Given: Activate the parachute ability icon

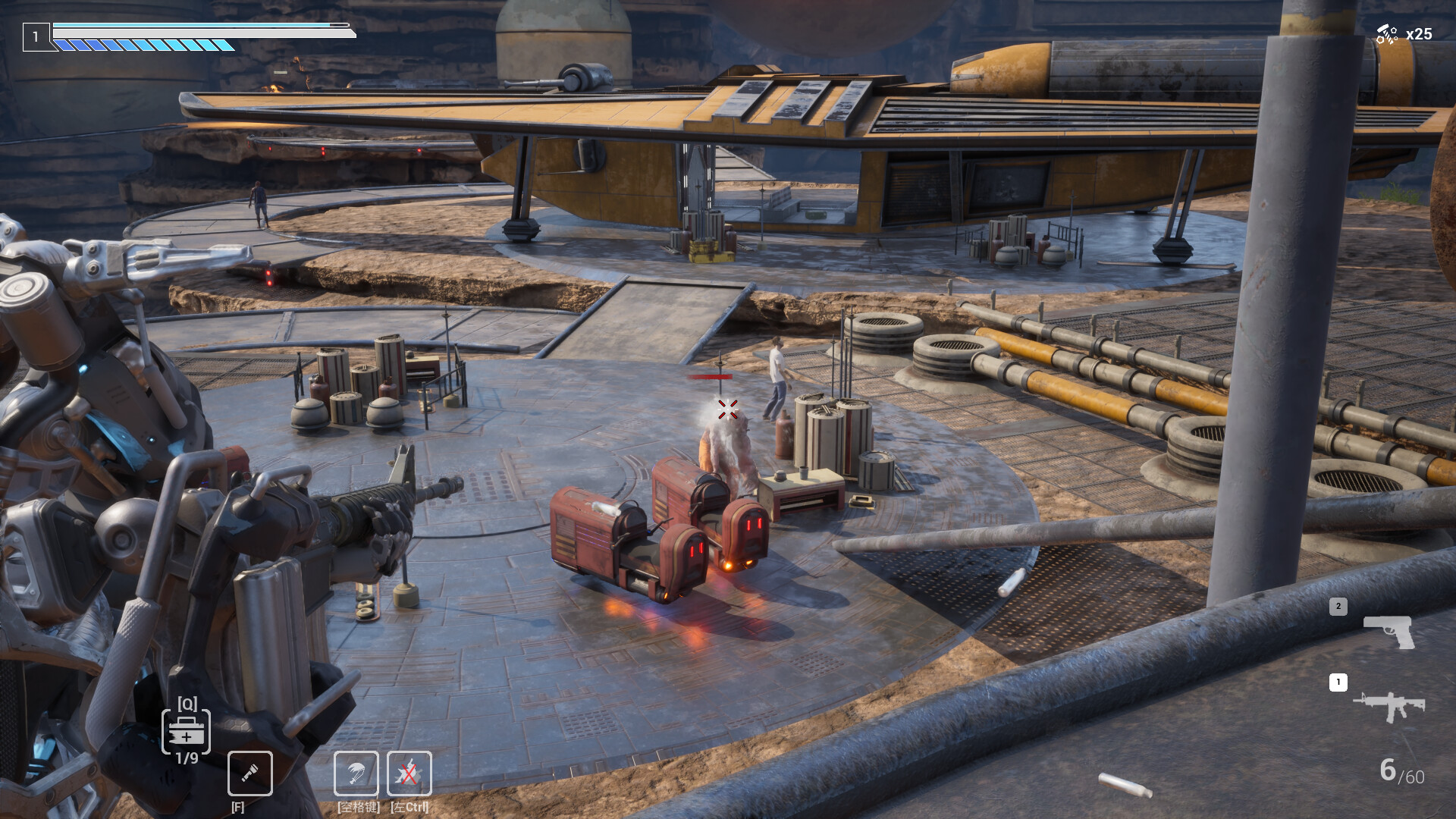Looking at the screenshot, I should [356, 773].
